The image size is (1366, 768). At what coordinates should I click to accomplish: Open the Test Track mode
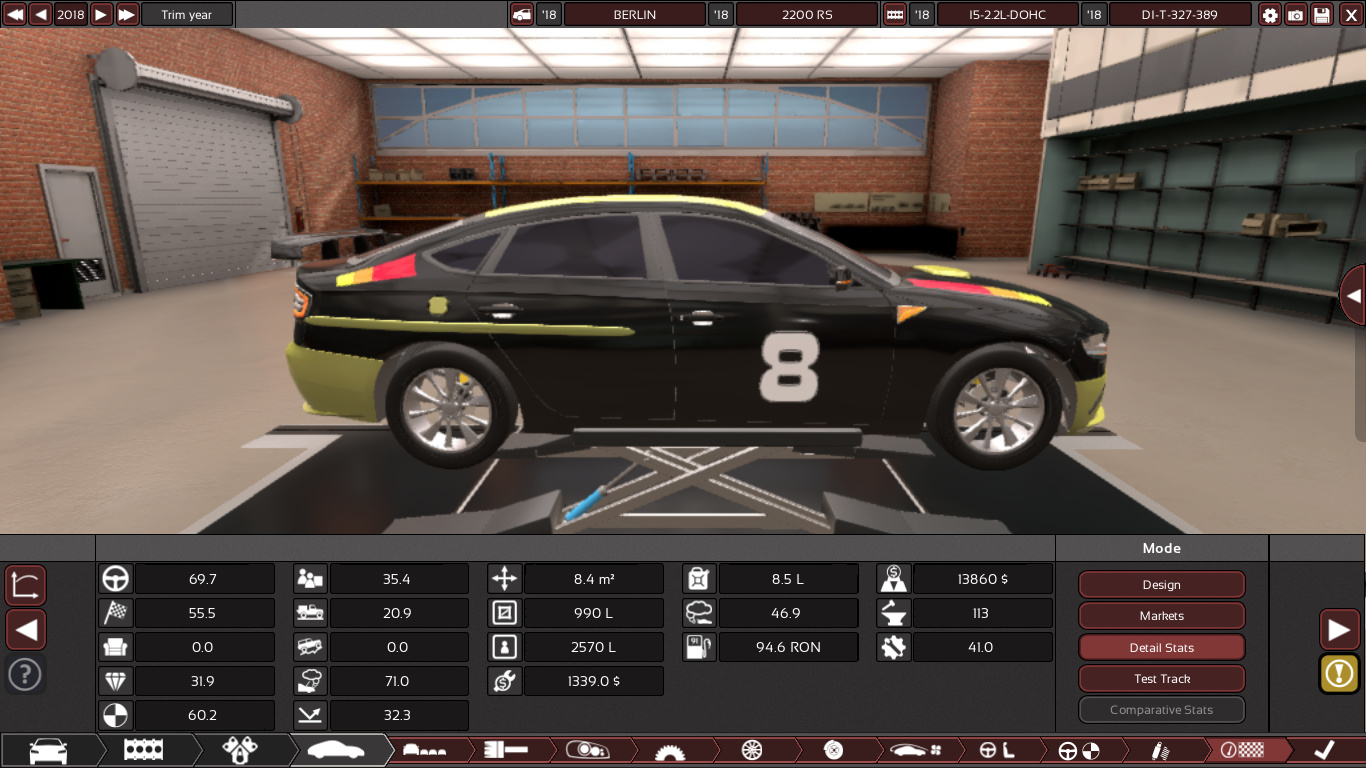point(1161,679)
